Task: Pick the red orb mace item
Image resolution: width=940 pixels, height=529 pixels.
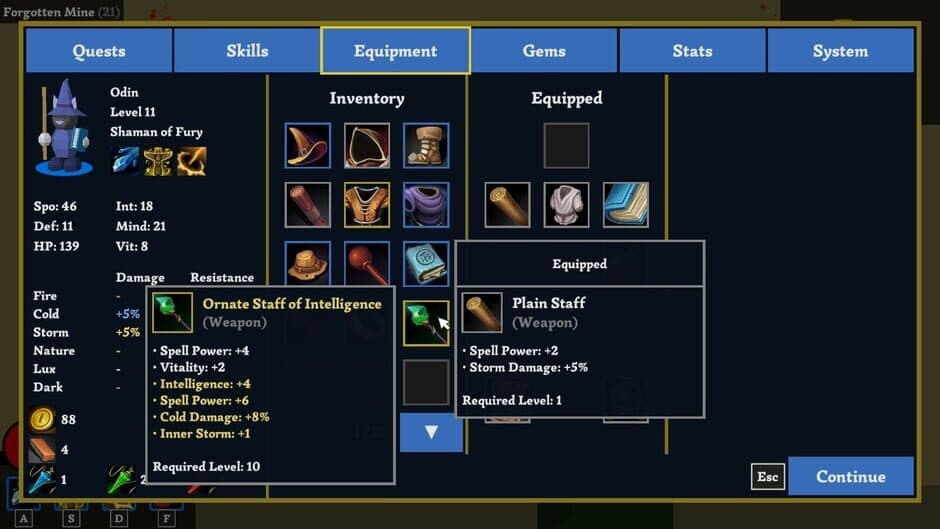Action: 367,263
